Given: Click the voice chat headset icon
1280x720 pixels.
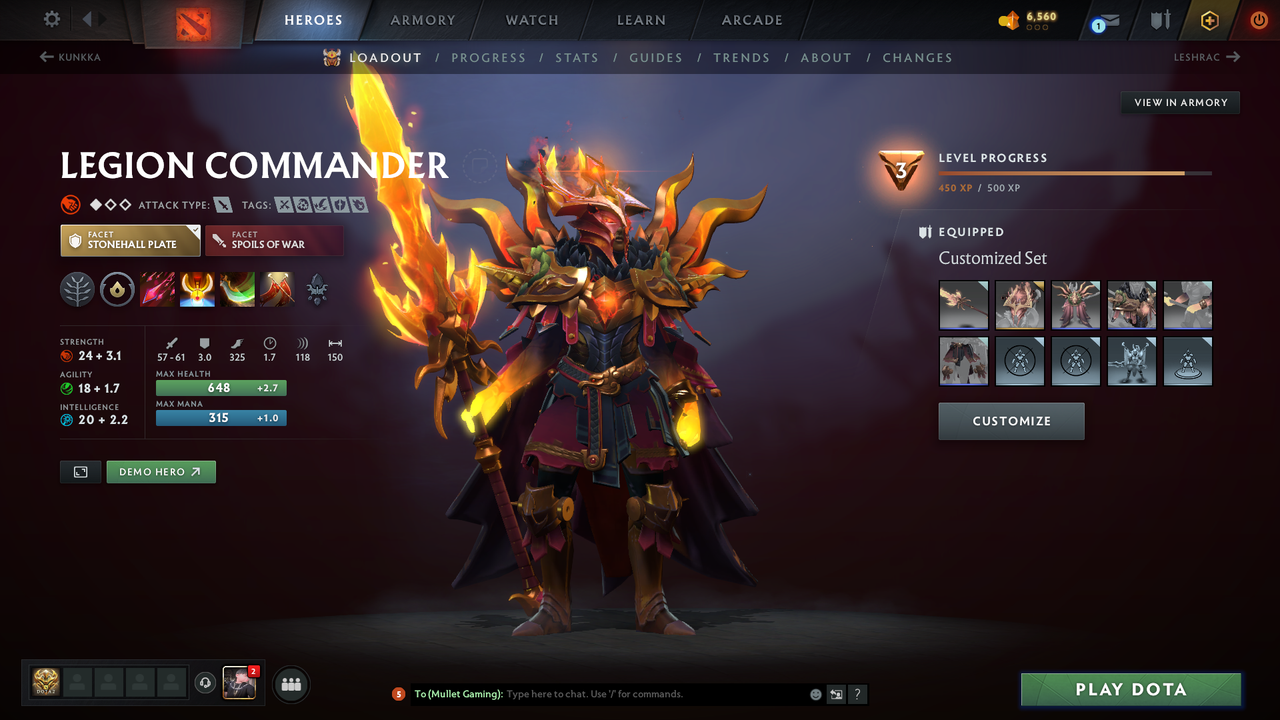Looking at the screenshot, I should [207, 683].
